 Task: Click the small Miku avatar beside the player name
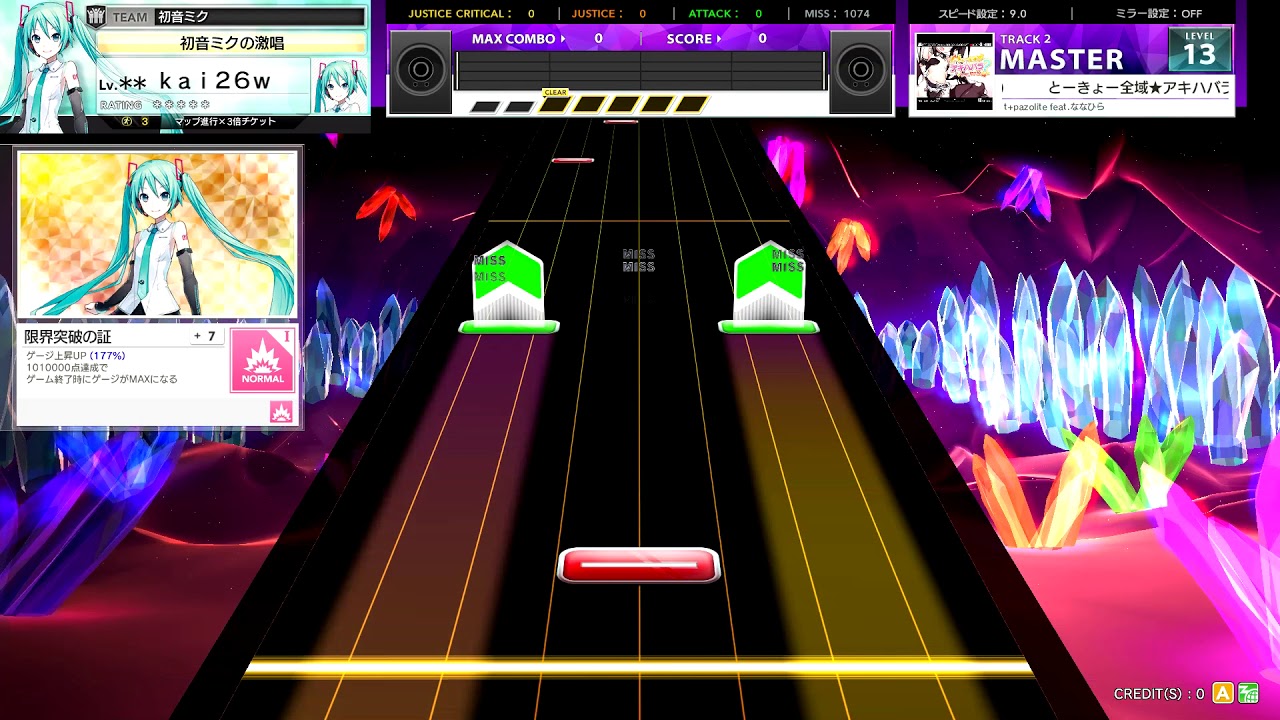[338, 86]
